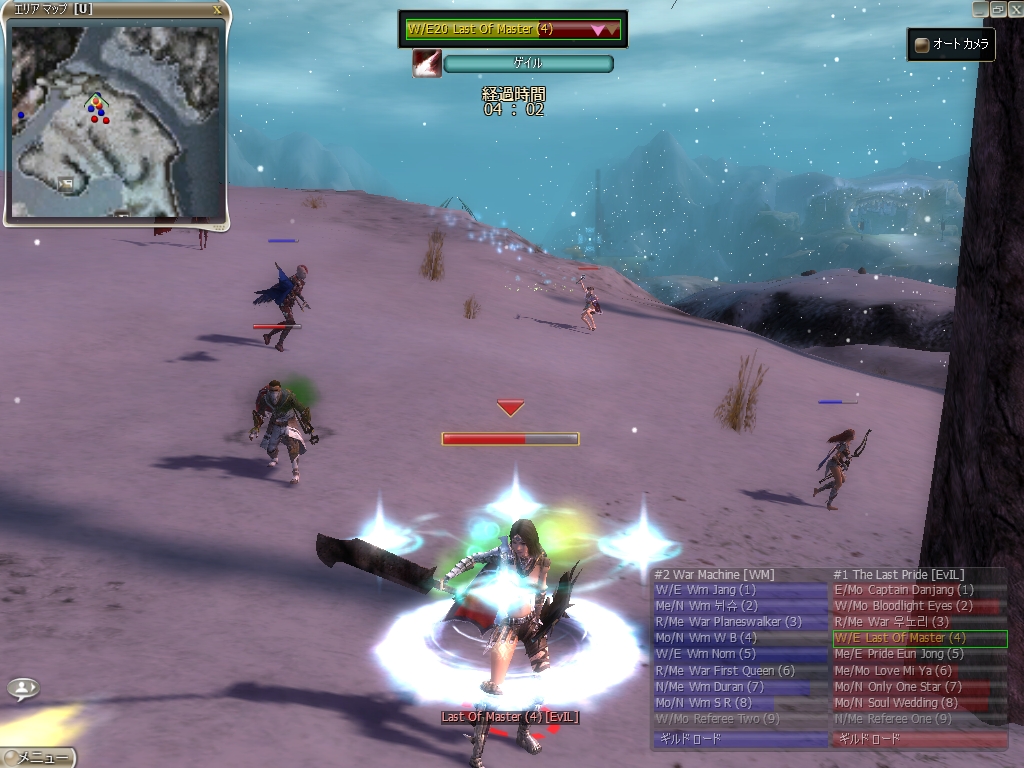Click the blue team Guild Lord row
The height and width of the screenshot is (768, 1024).
(740, 740)
